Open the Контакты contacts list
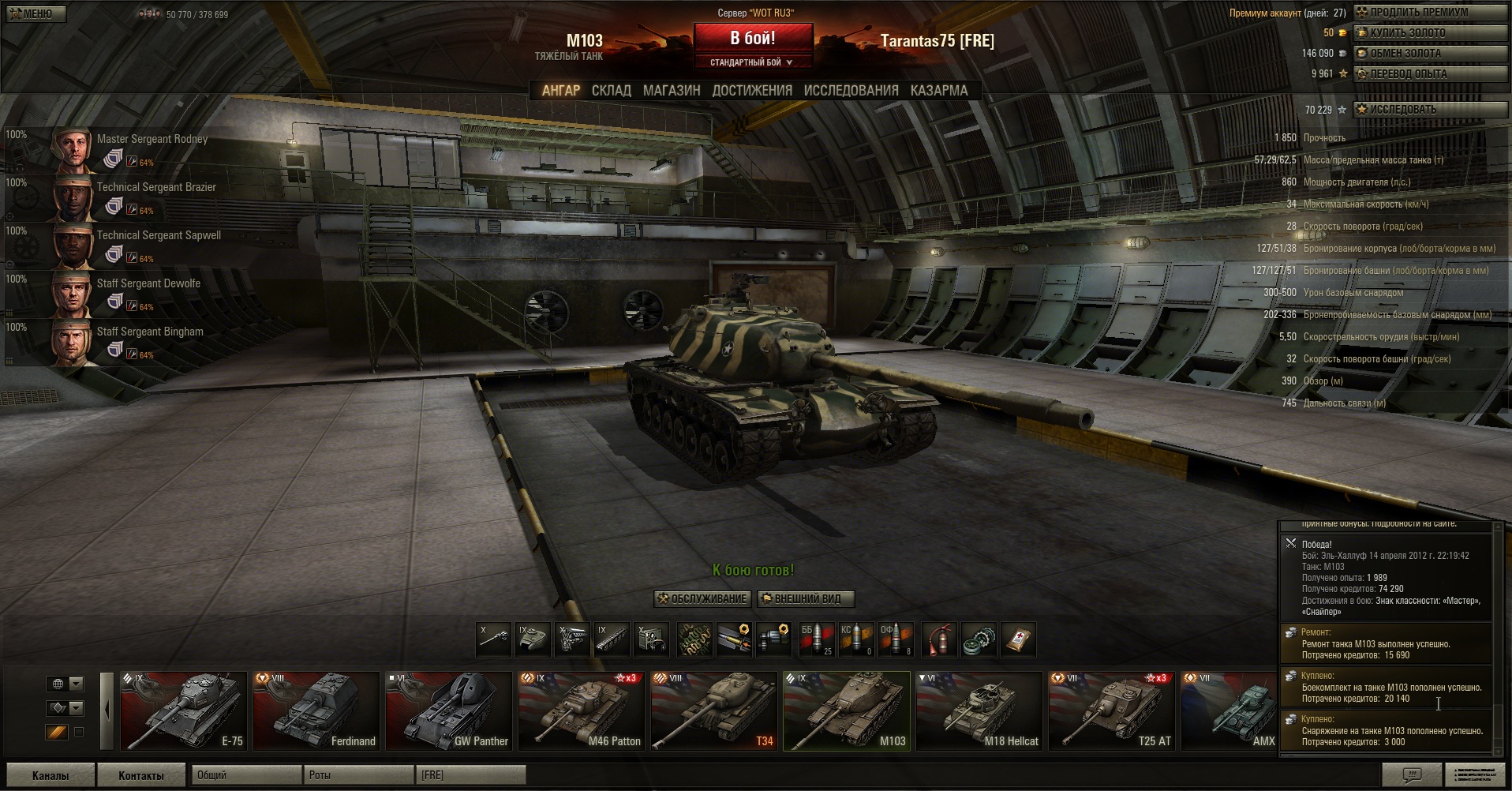This screenshot has height=791, width=1512. (141, 775)
